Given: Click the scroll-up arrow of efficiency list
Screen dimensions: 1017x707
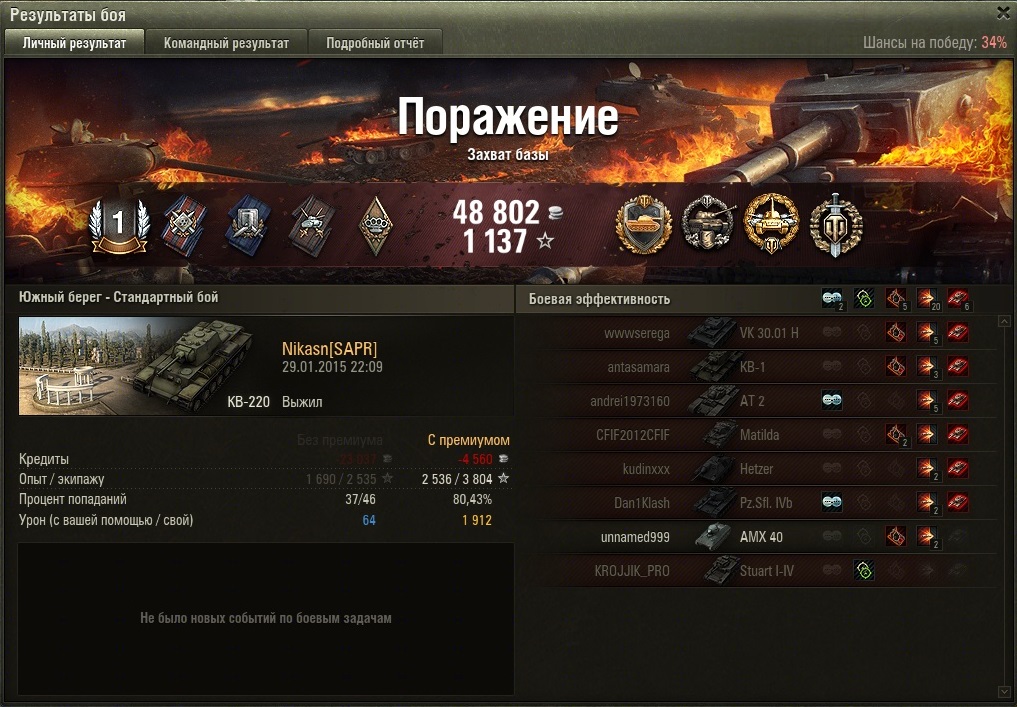Looking at the screenshot, I should tap(1004, 321).
